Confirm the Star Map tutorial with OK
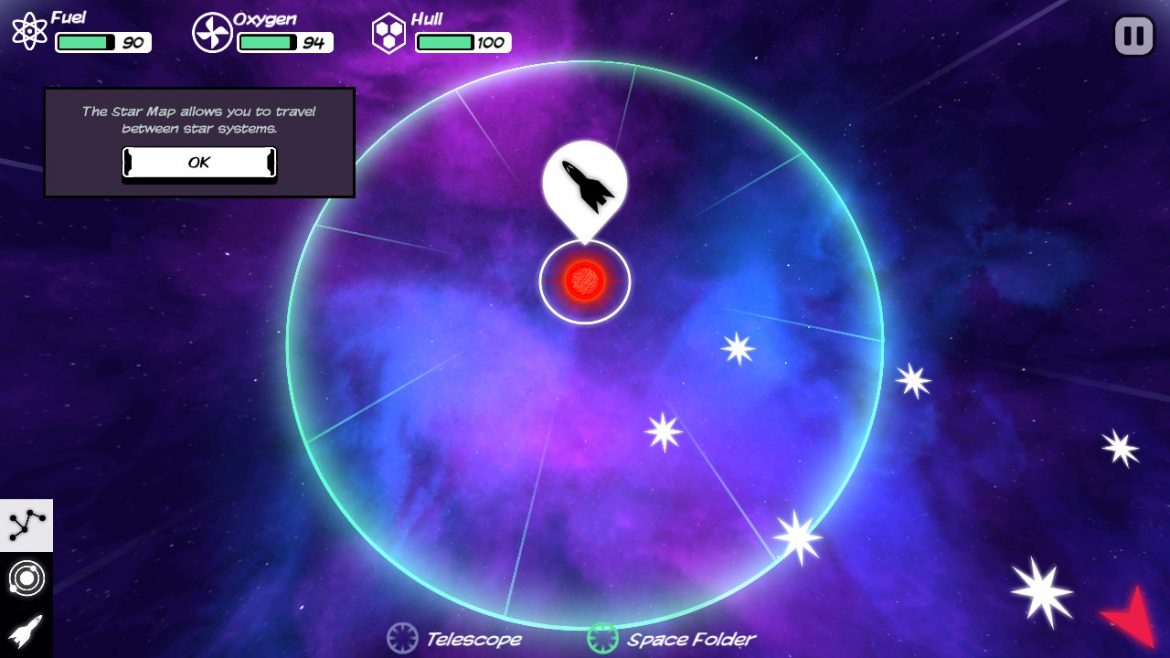Screen dimensions: 1170x658 [199, 162]
